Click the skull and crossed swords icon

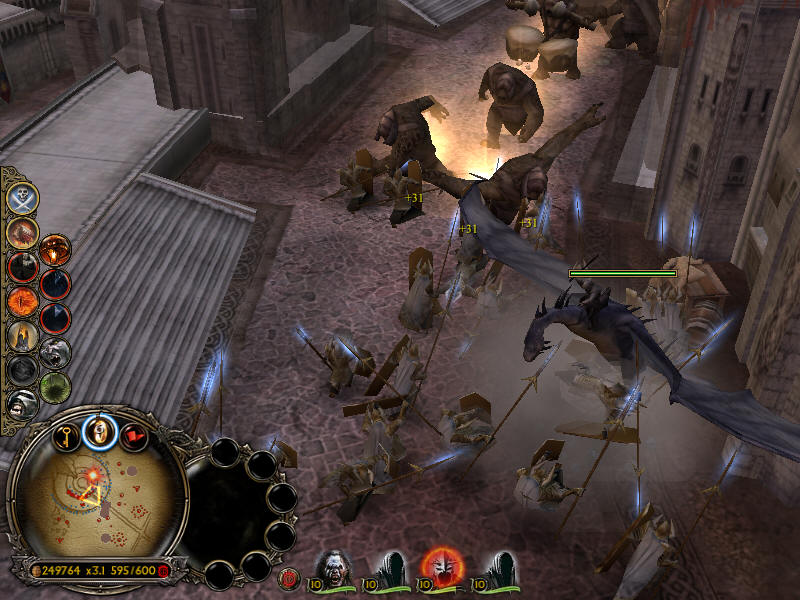(x=22, y=198)
